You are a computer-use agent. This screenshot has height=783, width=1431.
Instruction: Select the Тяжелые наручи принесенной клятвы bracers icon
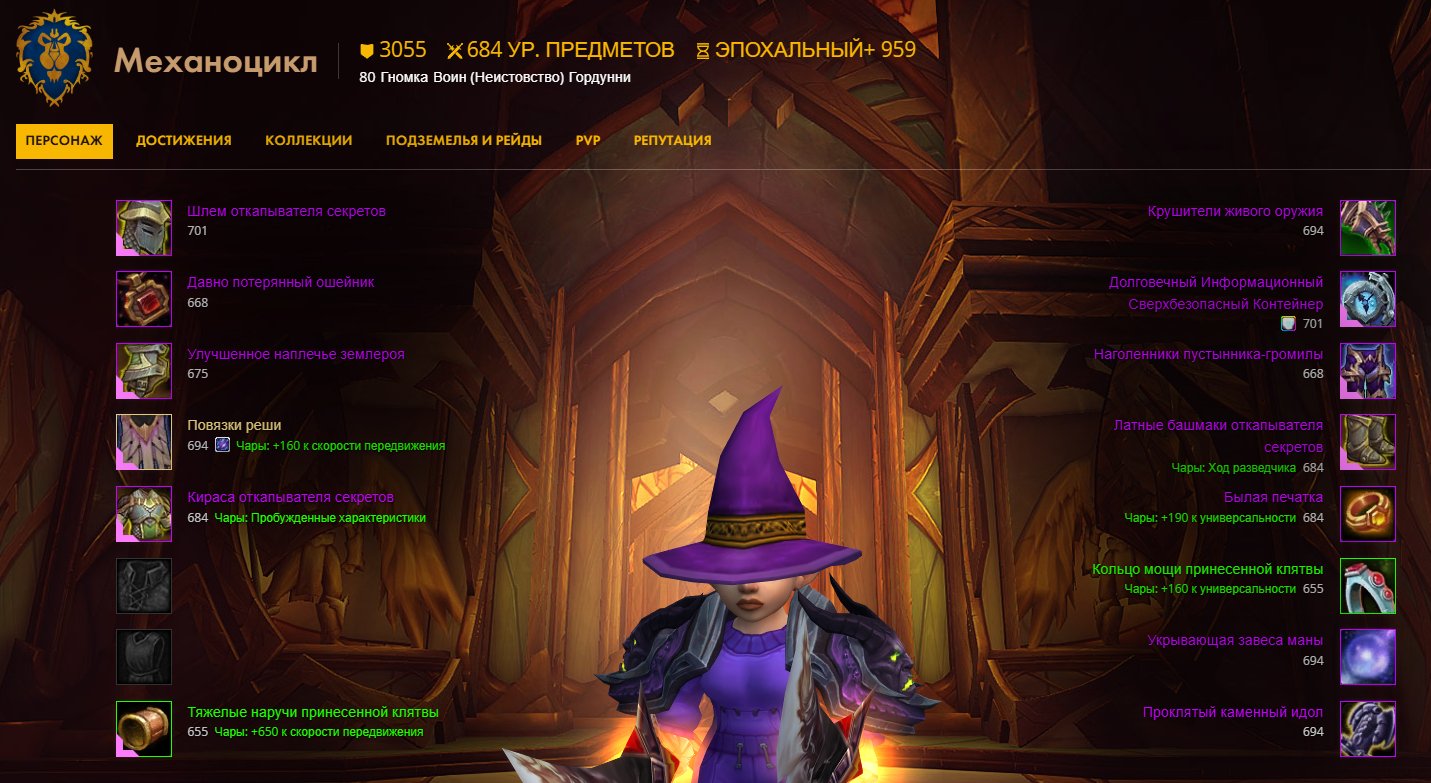pos(144,727)
